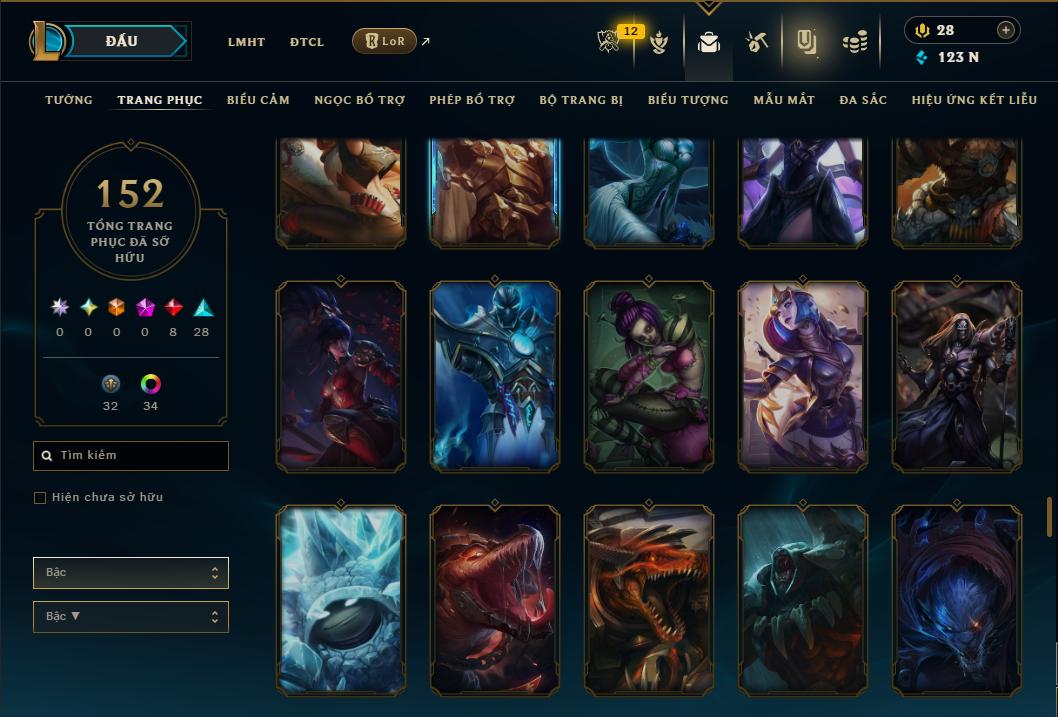Open the LMHT home tab
This screenshot has height=717, width=1058.
click(246, 42)
